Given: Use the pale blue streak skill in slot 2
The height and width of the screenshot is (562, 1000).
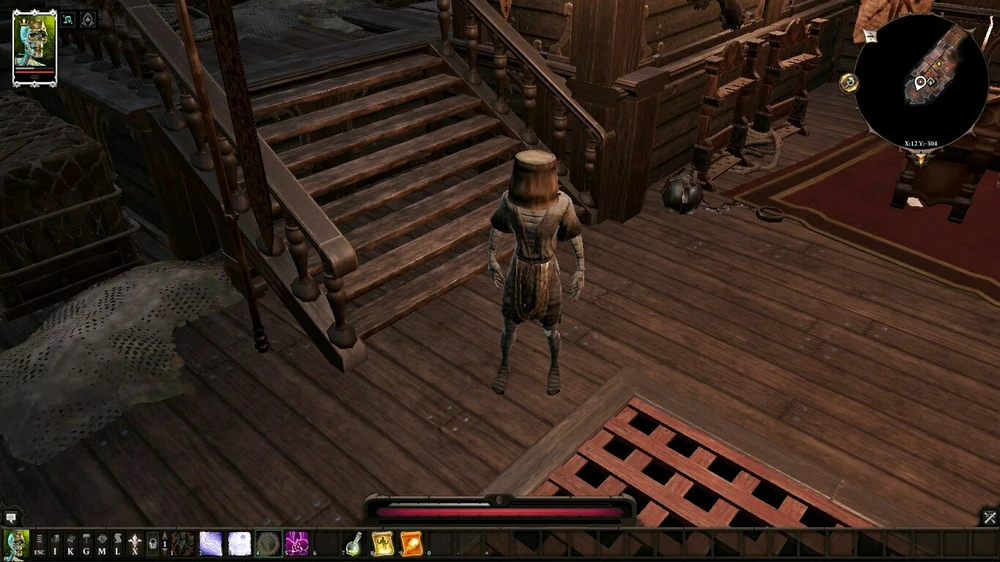Looking at the screenshot, I should [211, 544].
